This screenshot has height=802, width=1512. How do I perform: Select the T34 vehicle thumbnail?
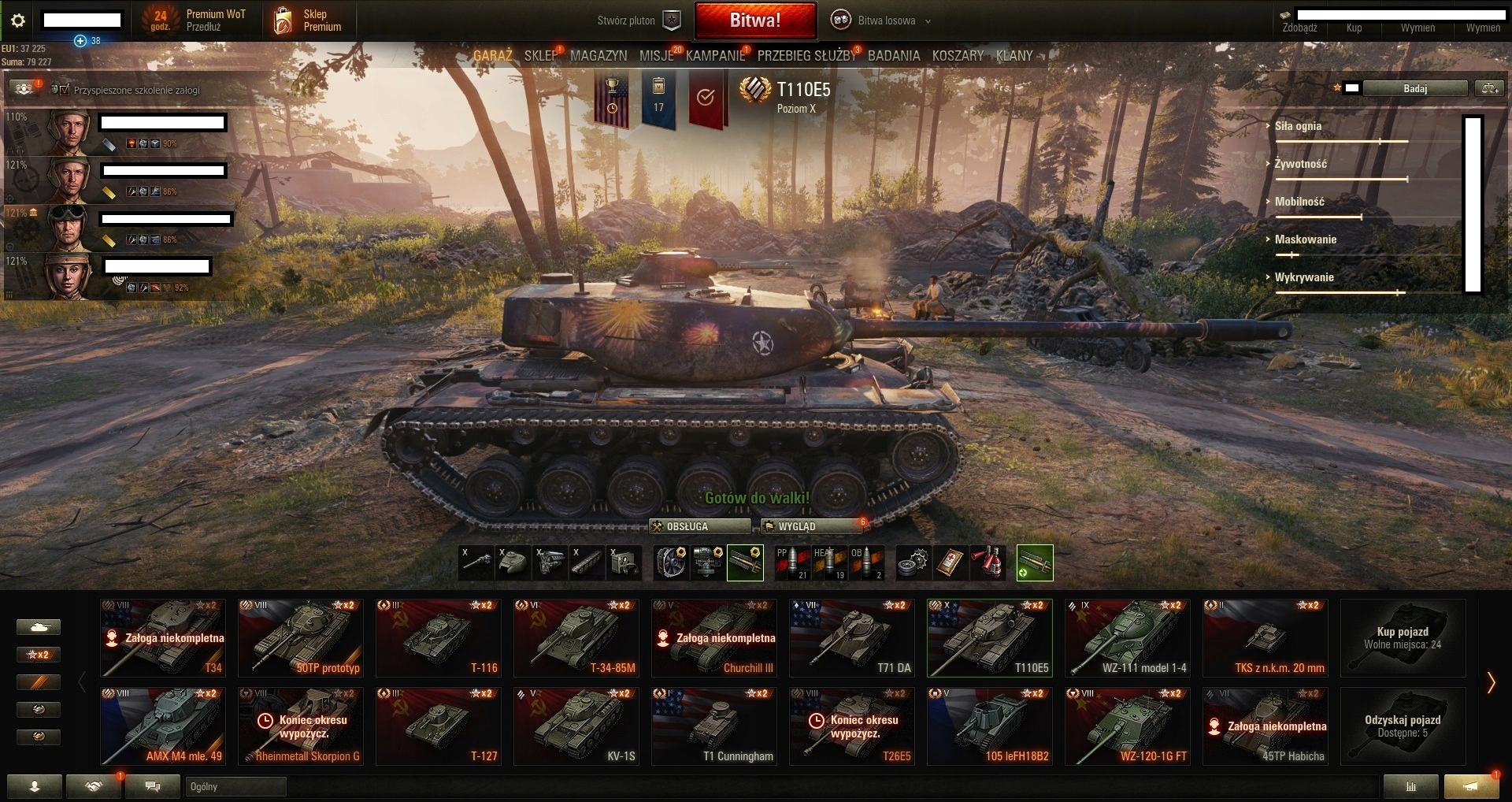pyautogui.click(x=162, y=637)
